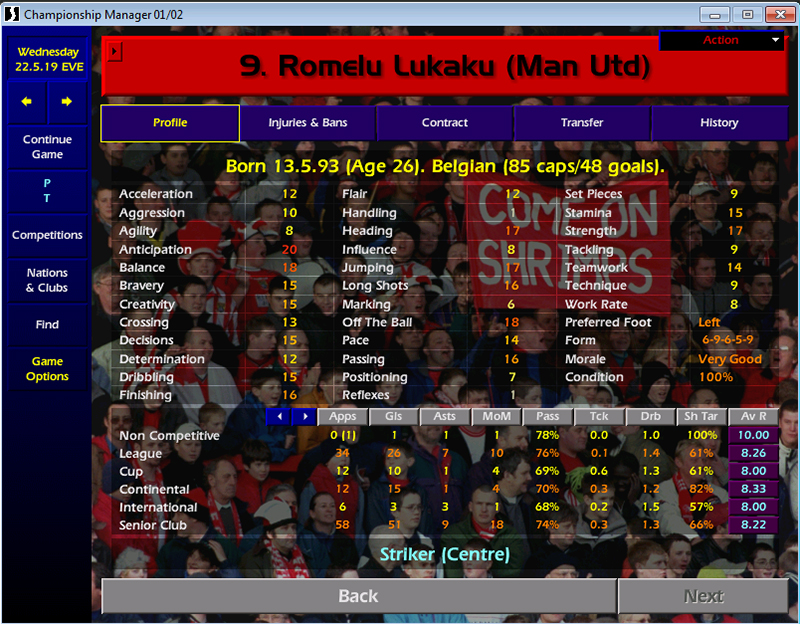Minimize the game window
This screenshot has height=624, width=800.
(x=713, y=14)
